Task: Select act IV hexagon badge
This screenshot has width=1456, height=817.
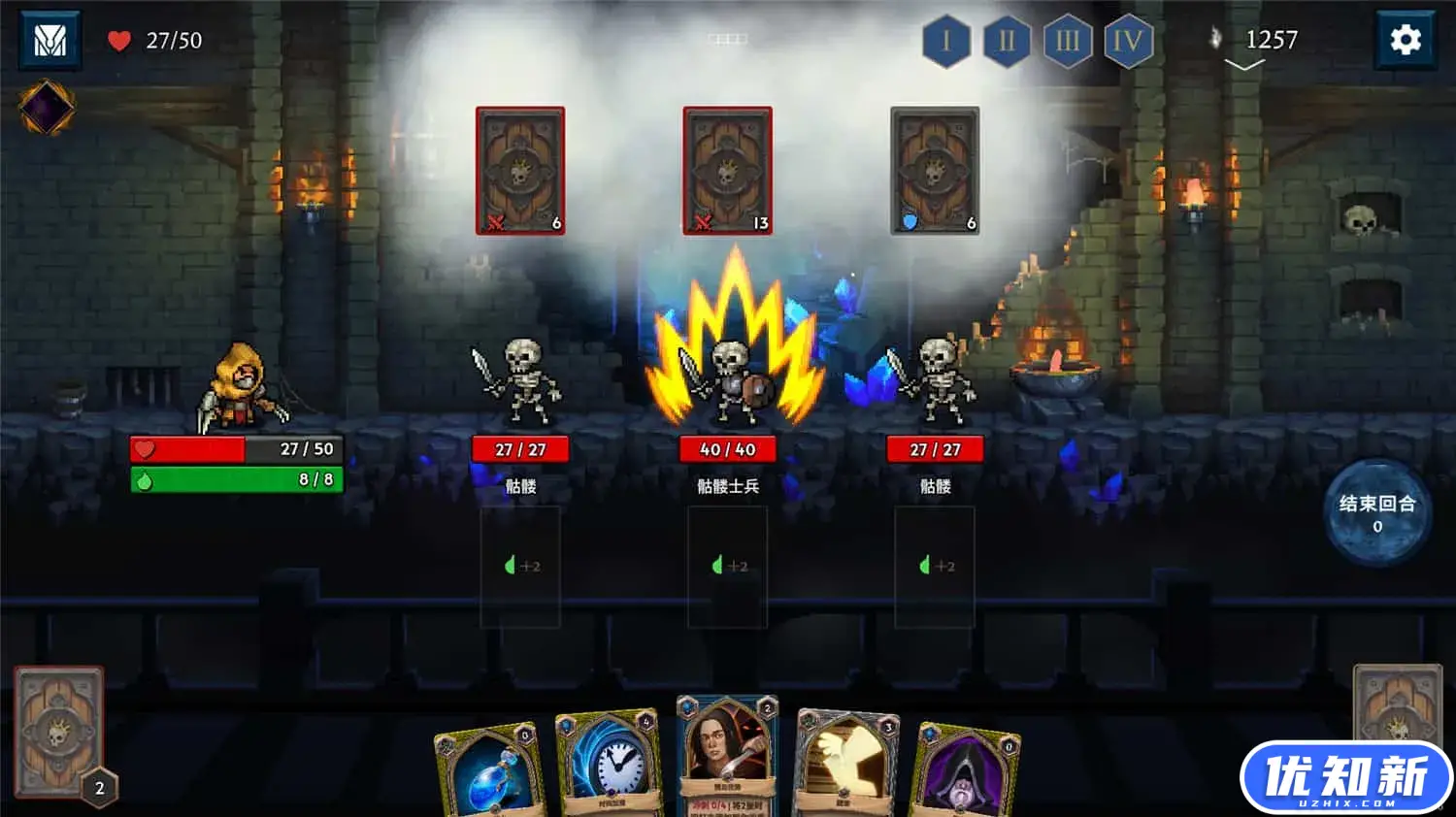Action: [1129, 42]
